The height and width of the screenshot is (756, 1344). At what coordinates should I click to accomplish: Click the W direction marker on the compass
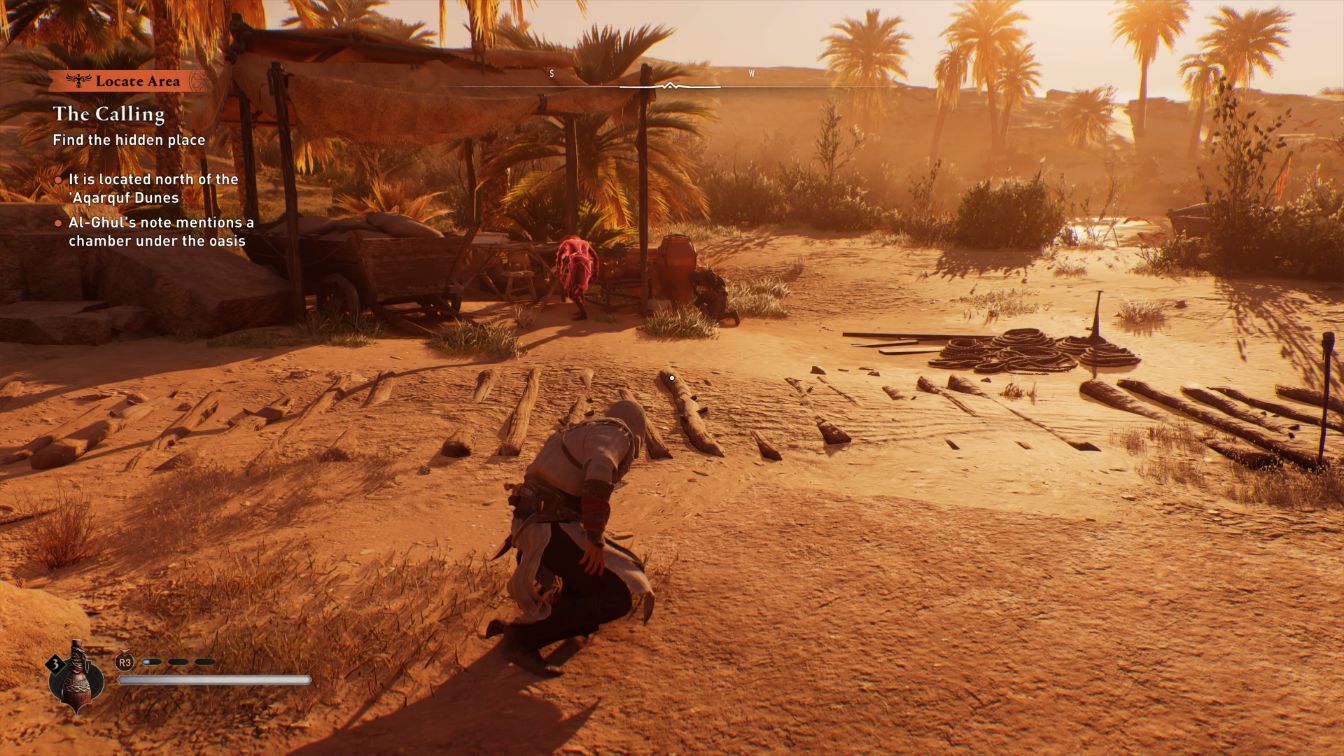coord(753,73)
